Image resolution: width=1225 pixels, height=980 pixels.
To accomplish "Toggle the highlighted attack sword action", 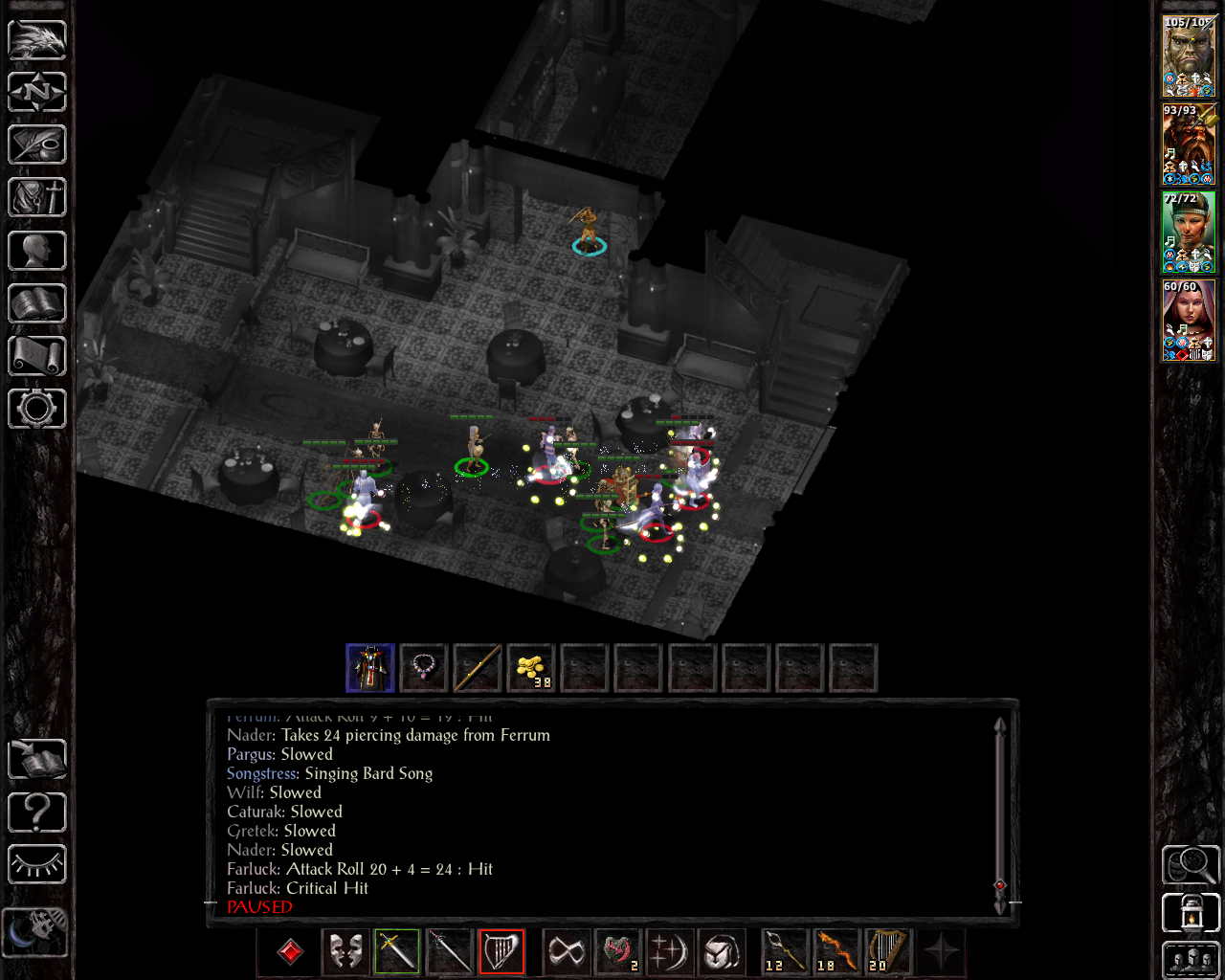I will click(396, 951).
